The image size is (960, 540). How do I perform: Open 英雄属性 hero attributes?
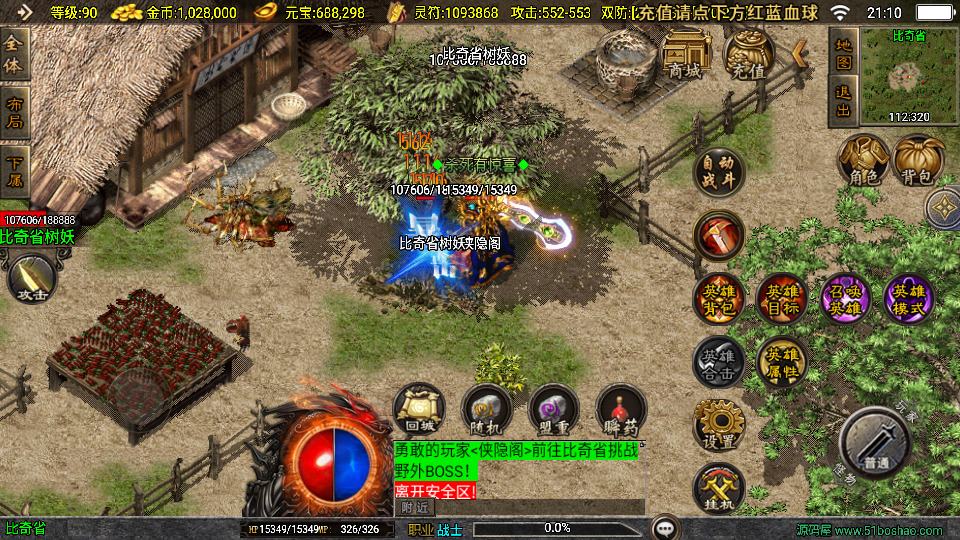tap(781, 361)
